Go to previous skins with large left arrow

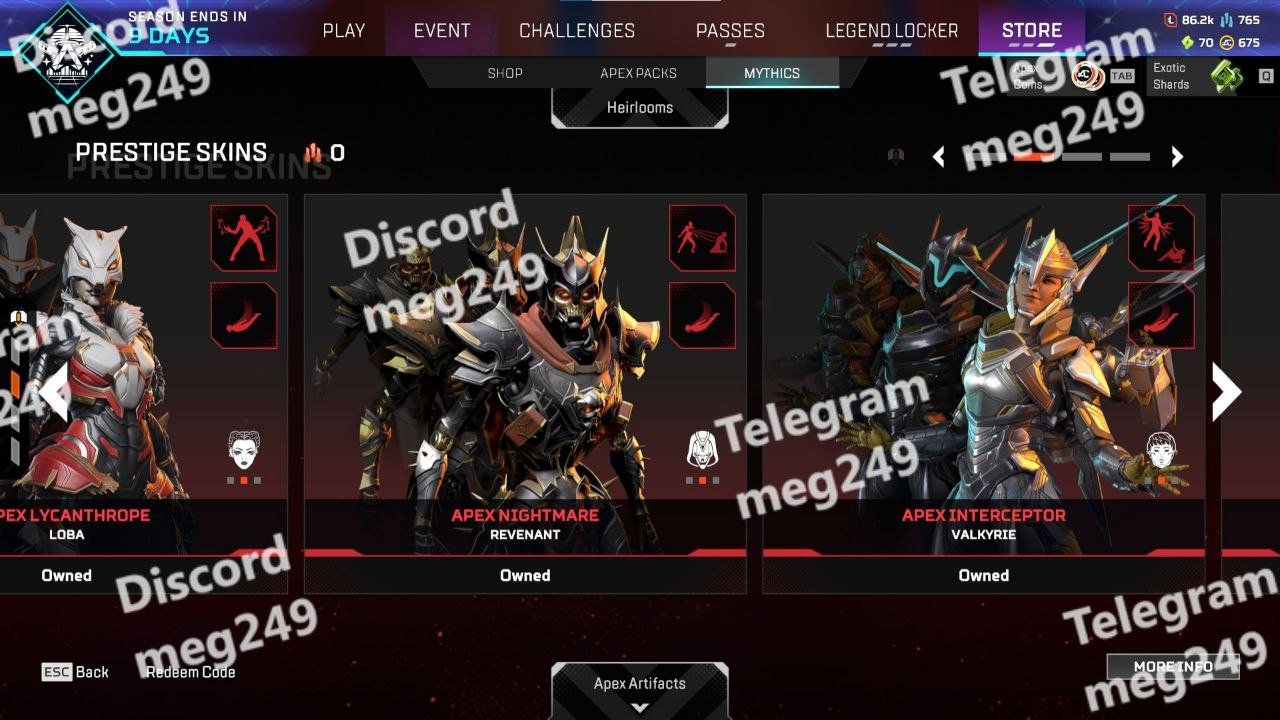click(54, 391)
